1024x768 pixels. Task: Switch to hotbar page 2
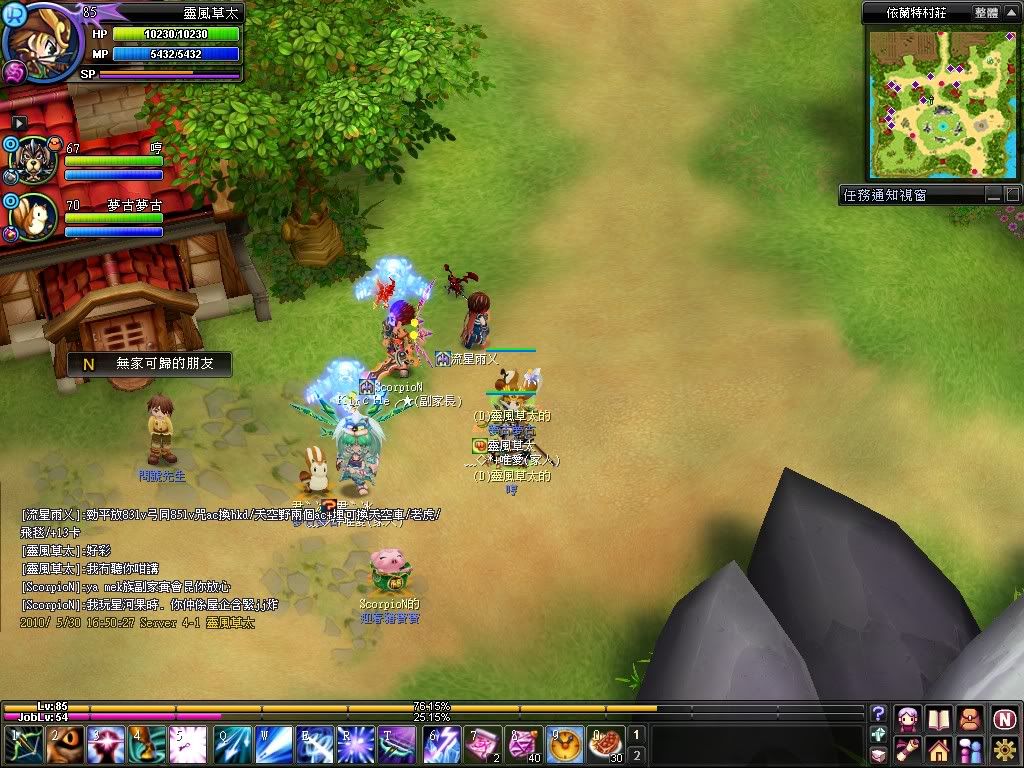[x=636, y=755]
